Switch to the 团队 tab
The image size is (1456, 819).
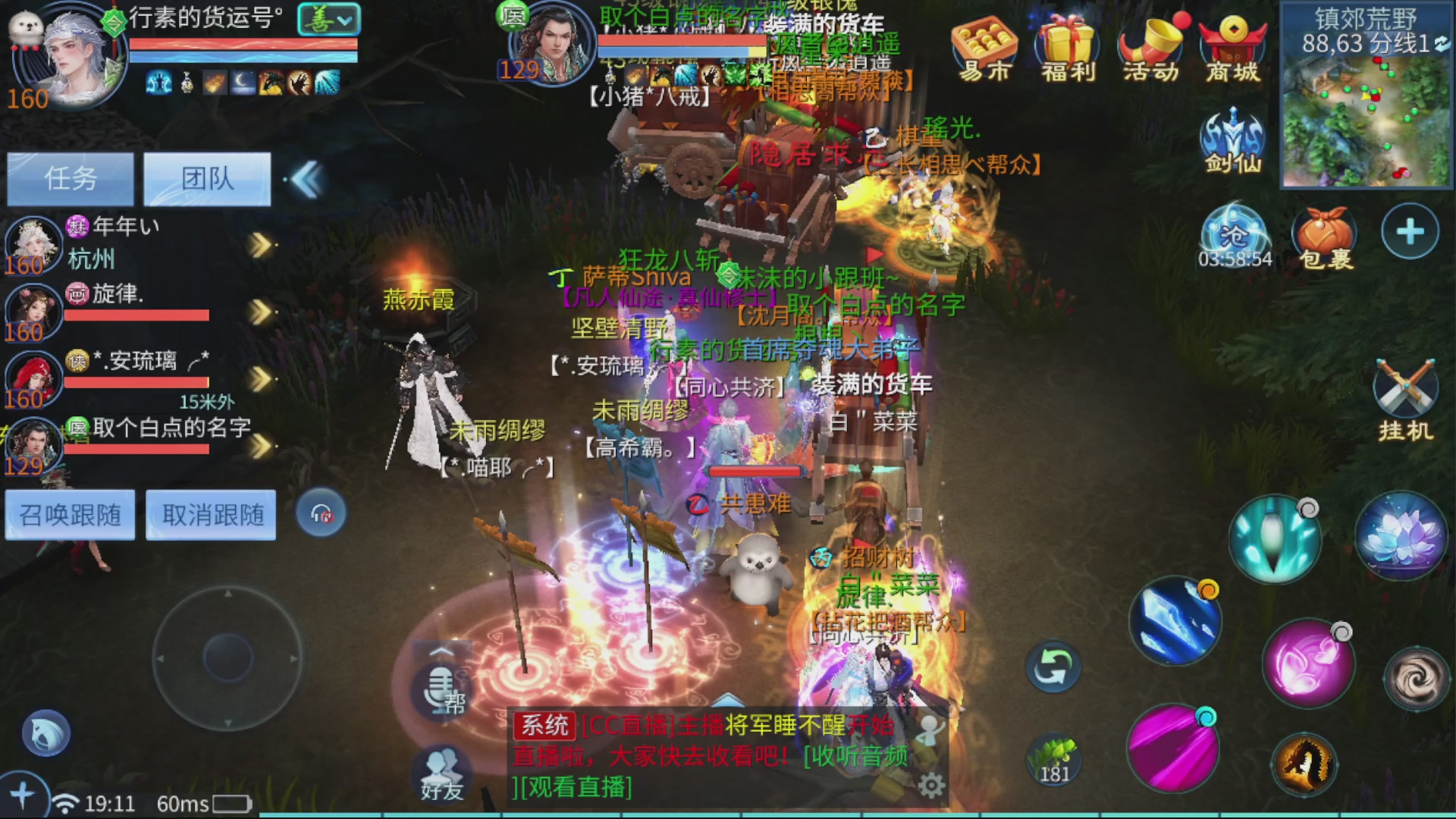pyautogui.click(x=206, y=178)
